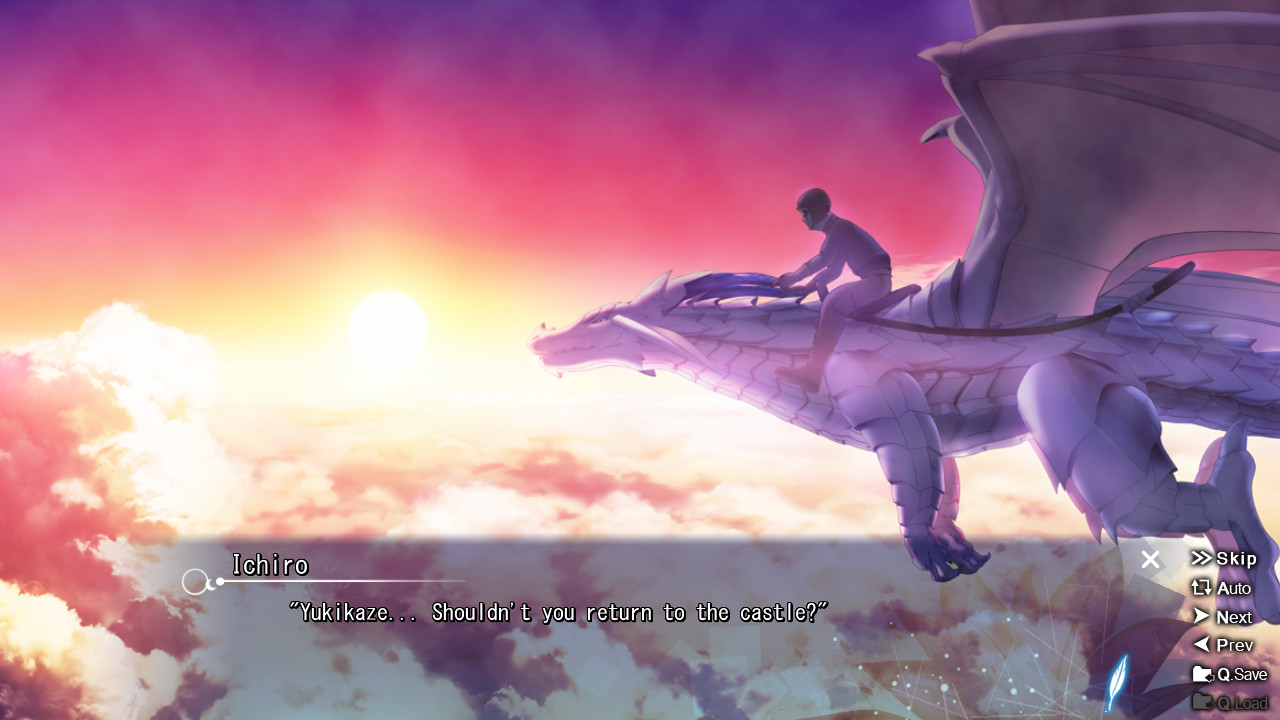Click the Next arrow icon
This screenshot has width=1280, height=720.
coord(1203,616)
